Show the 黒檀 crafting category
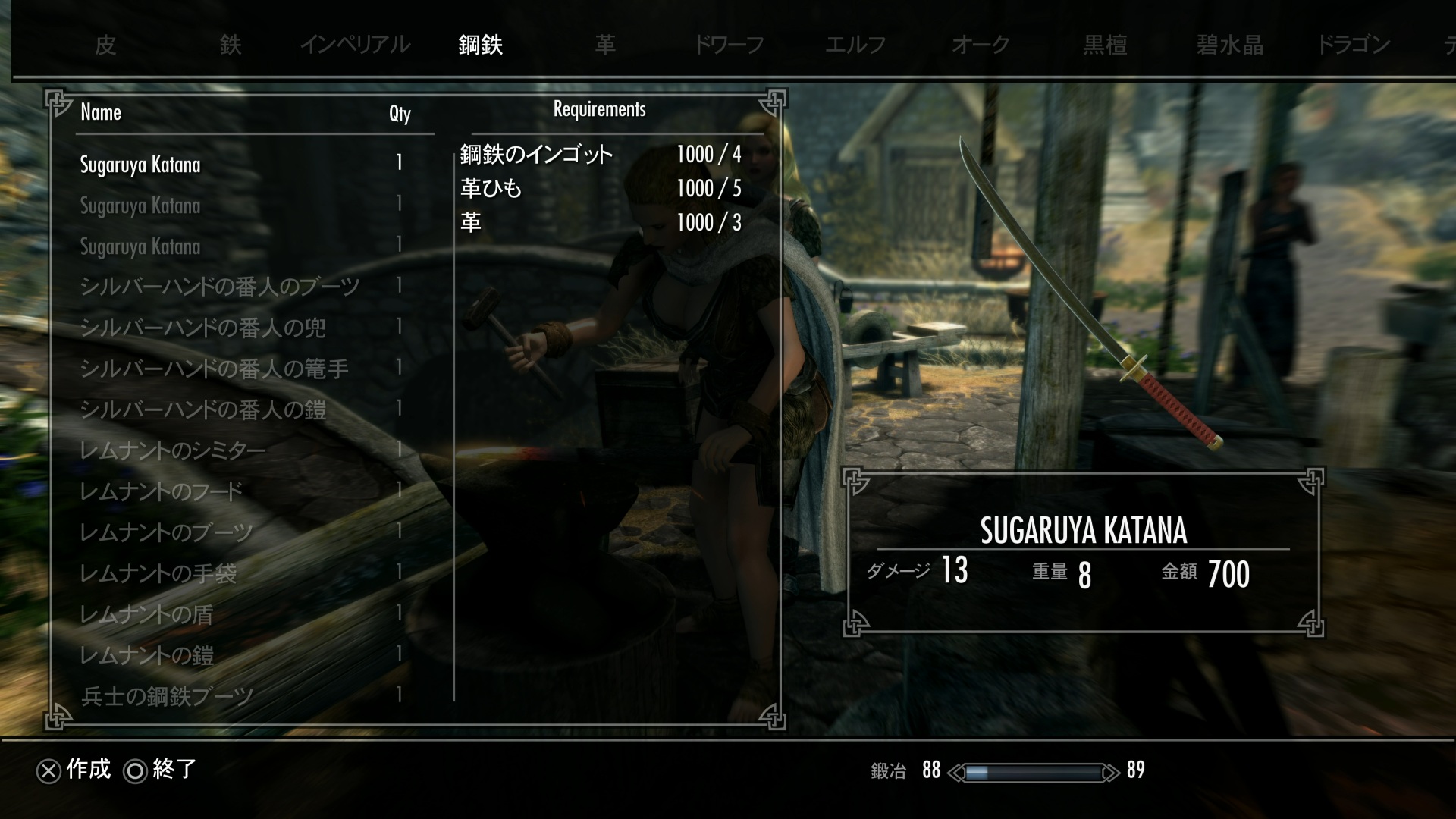The width and height of the screenshot is (1456, 819). click(1105, 45)
